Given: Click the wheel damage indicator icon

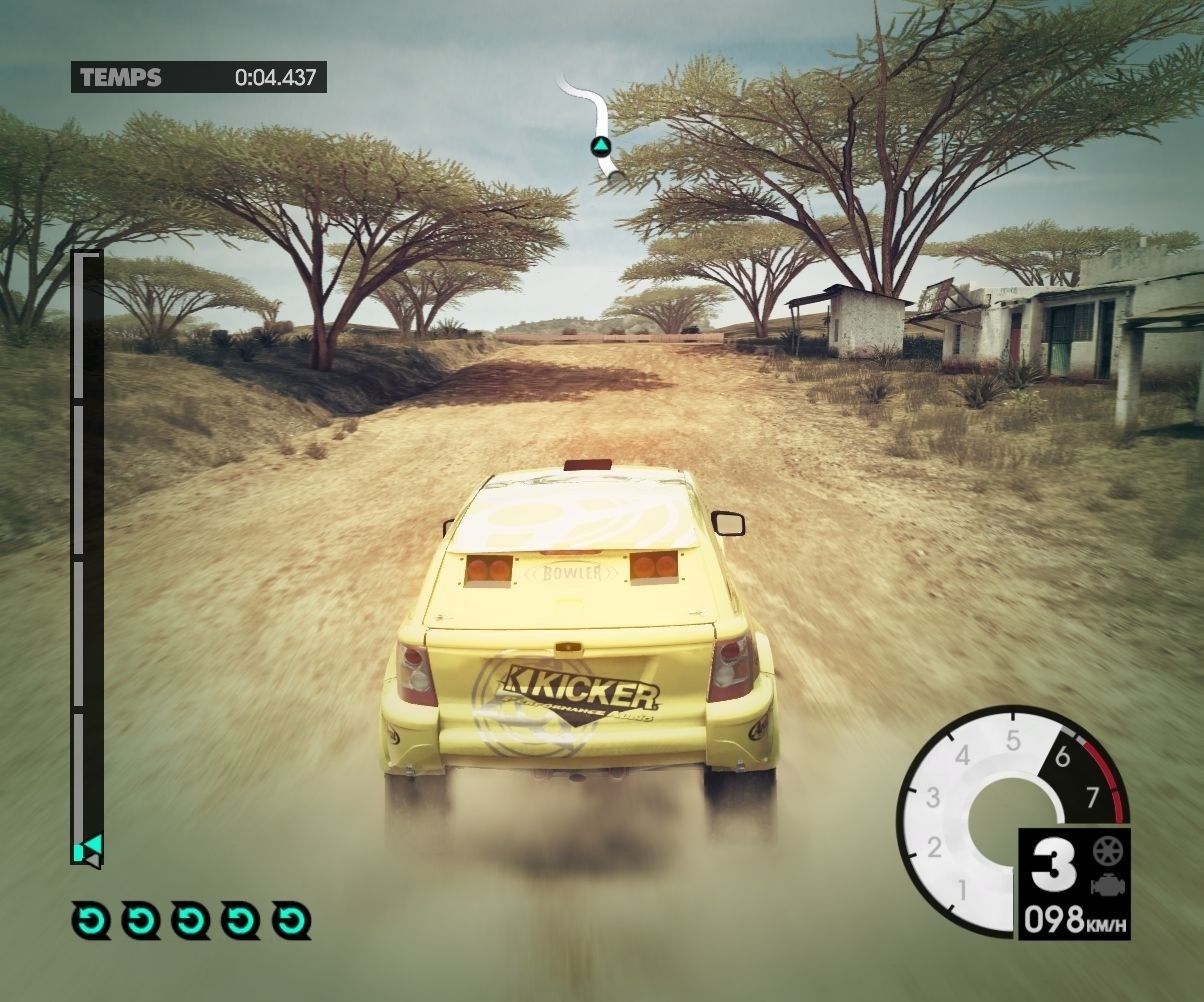Looking at the screenshot, I should pos(1108,851).
